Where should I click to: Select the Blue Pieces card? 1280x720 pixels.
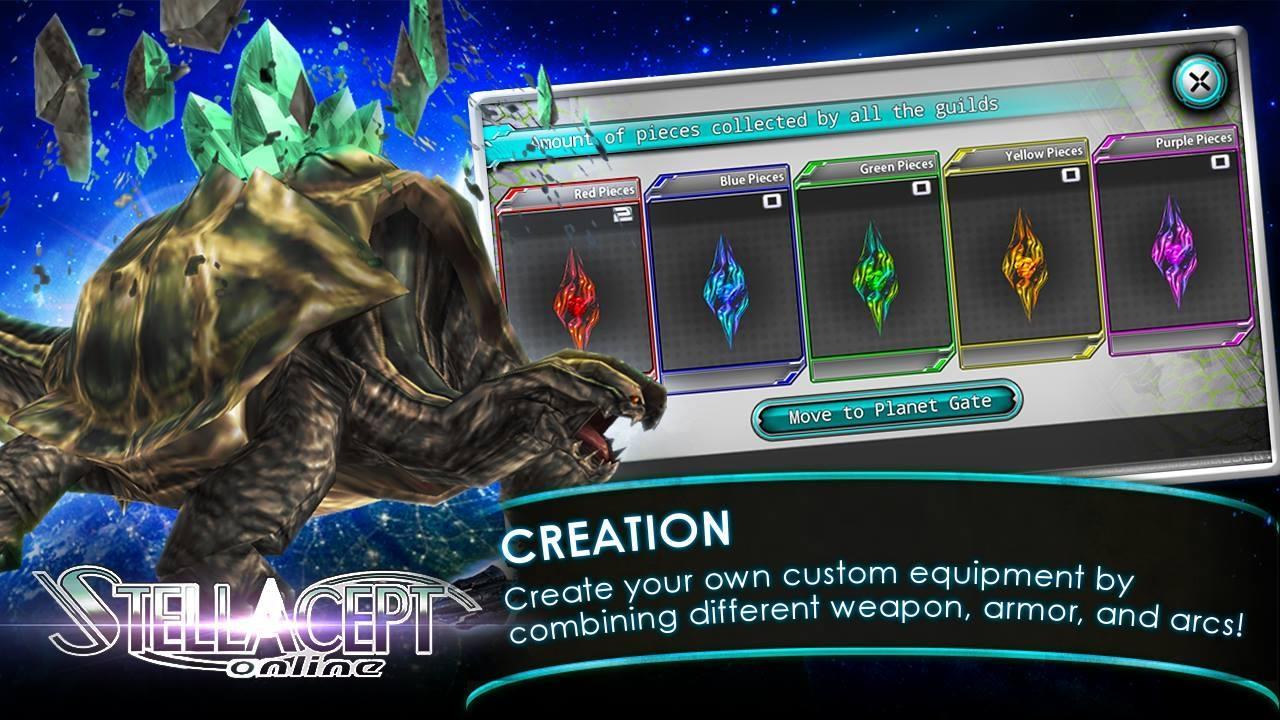click(x=724, y=273)
